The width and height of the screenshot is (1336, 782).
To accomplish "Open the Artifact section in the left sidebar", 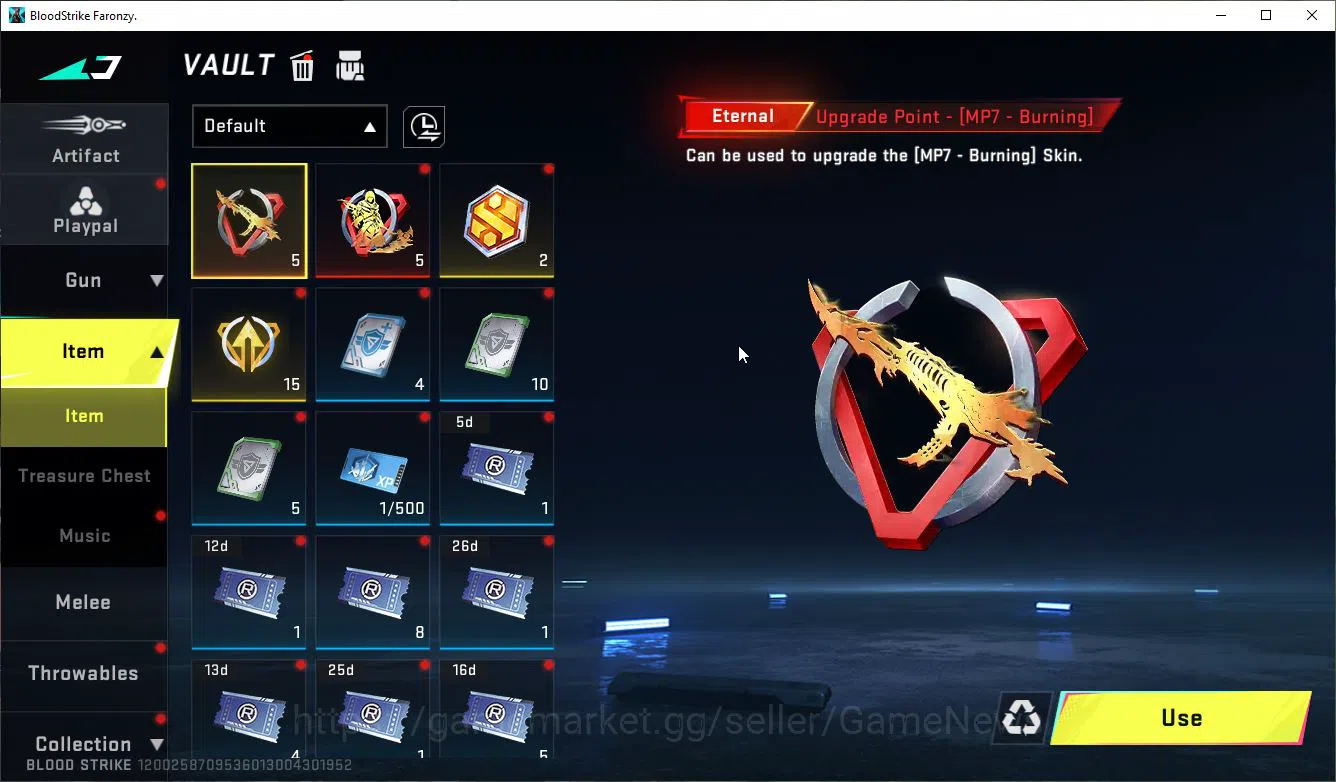I will (85, 138).
